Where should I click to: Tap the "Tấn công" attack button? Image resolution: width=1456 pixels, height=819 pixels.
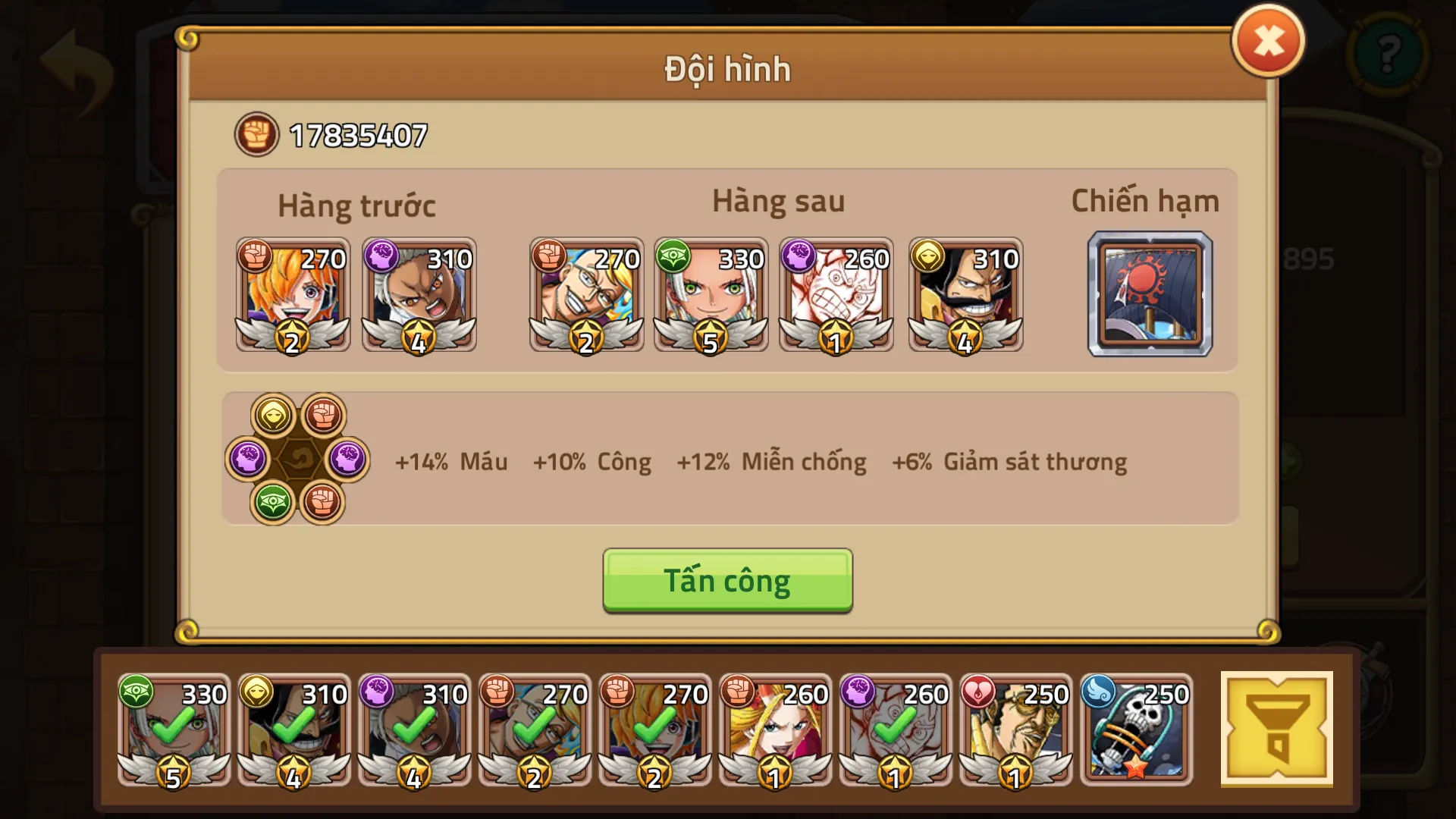[726, 580]
